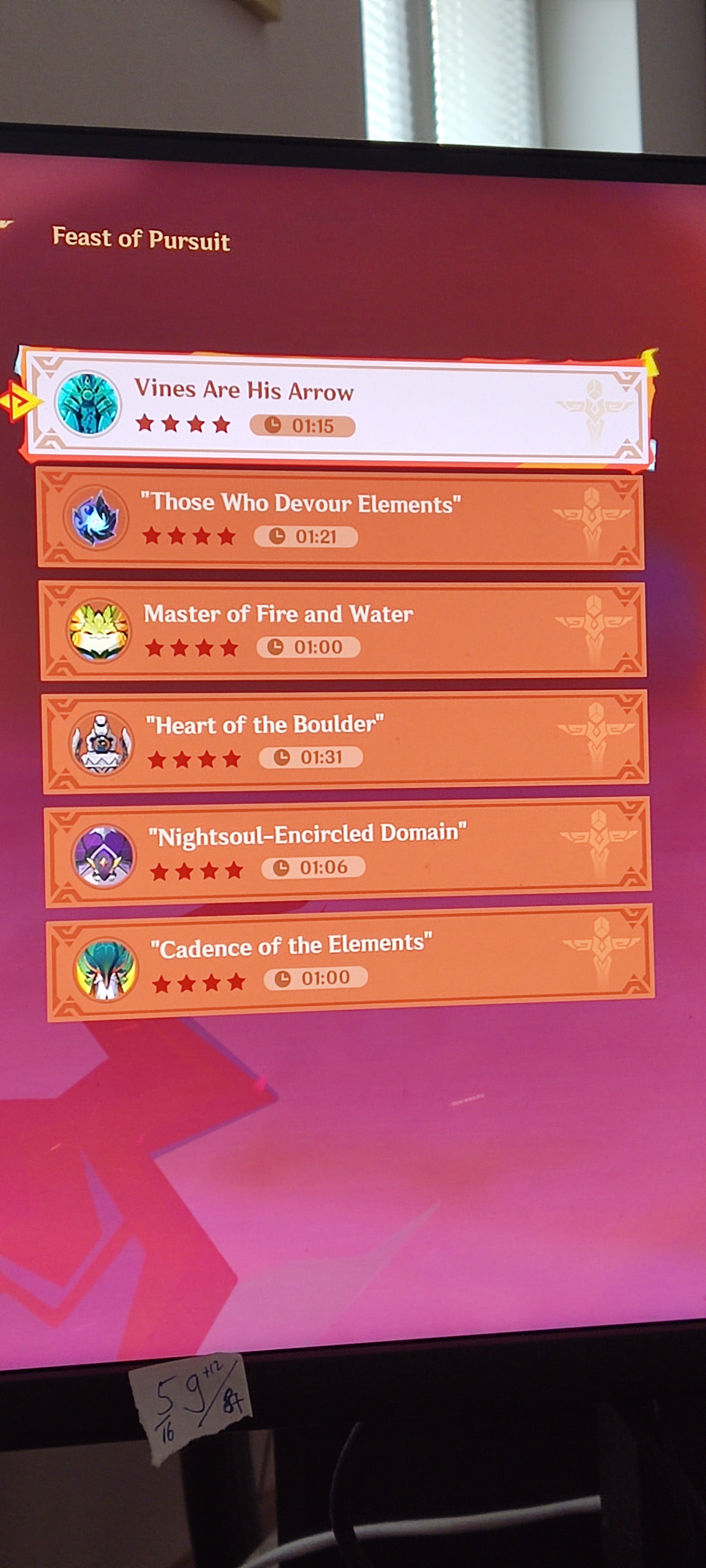Choose the Master of Fire and Water stage
706x1568 pixels.
343,630
